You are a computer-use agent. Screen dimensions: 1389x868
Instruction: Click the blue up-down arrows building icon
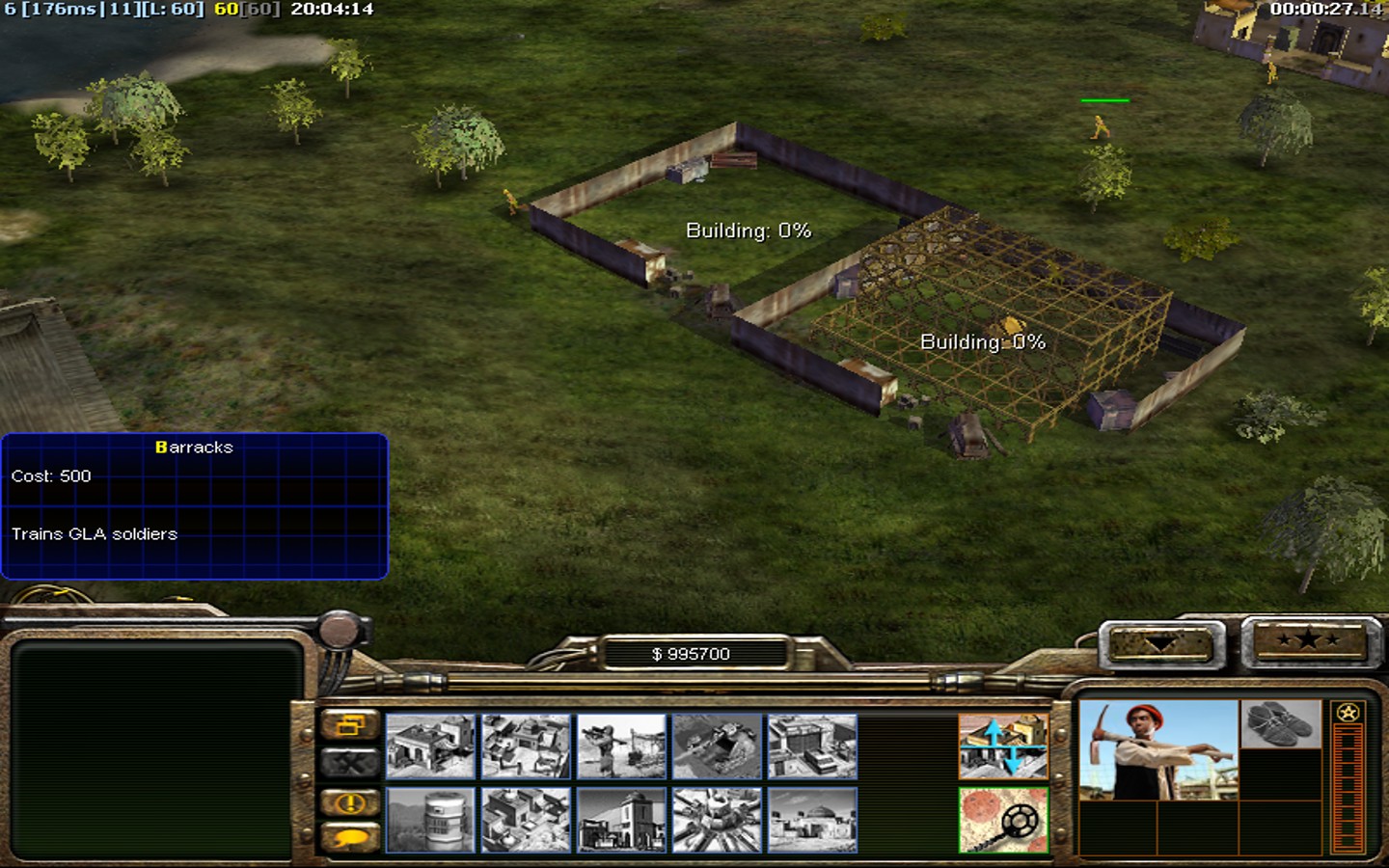[1003, 746]
